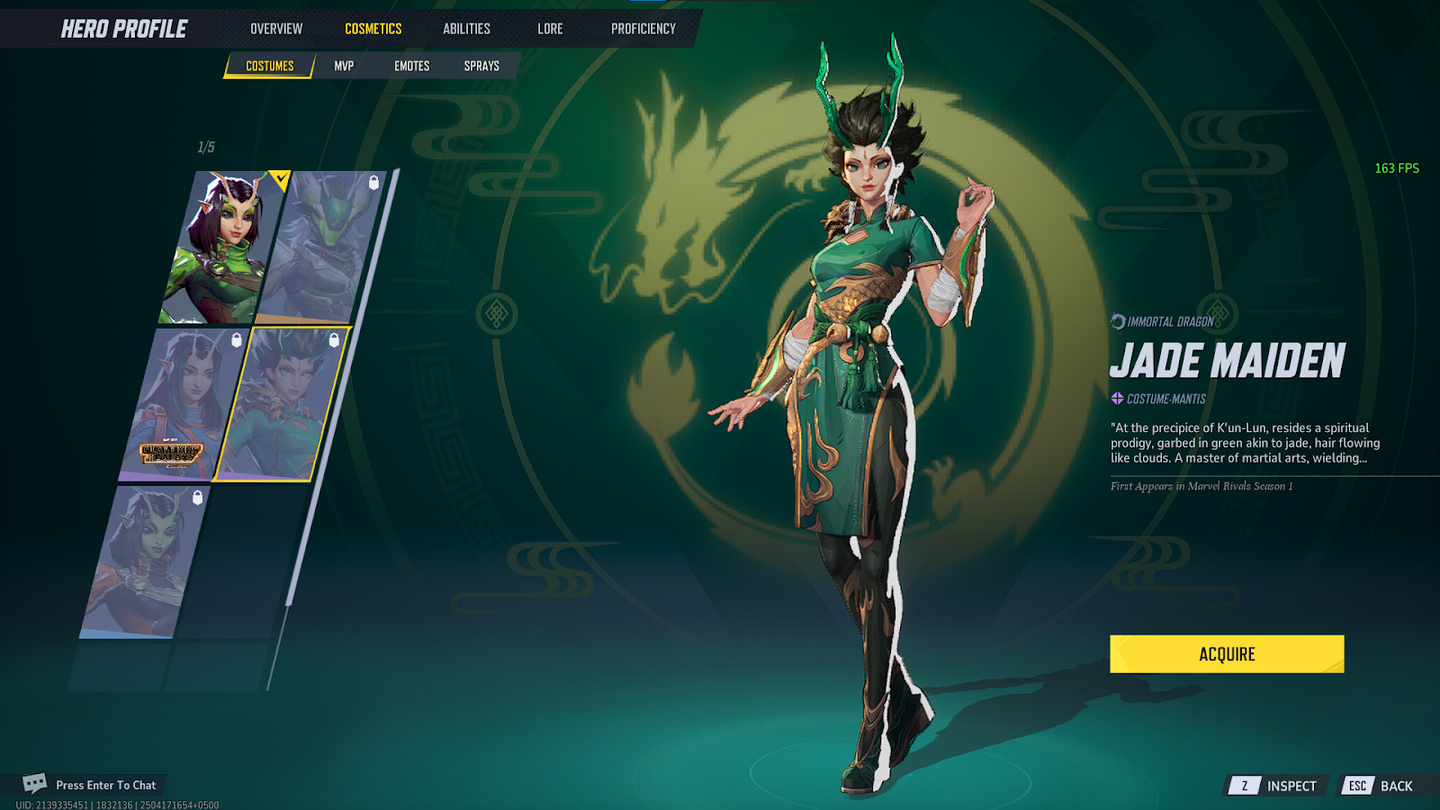Open the Lore tab
The image size is (1440, 810).
(x=550, y=29)
